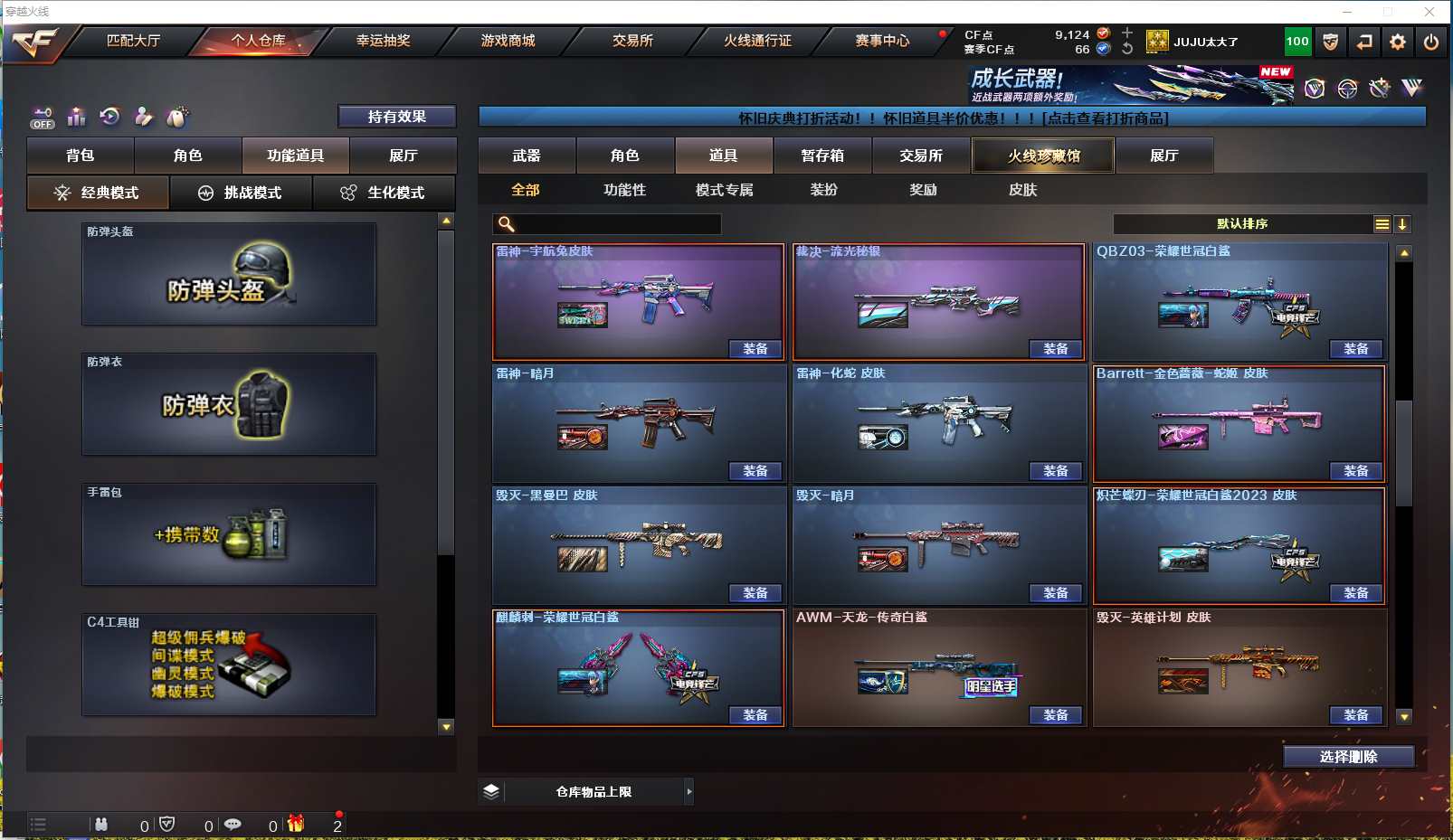This screenshot has height=840, width=1453.
Task: Click the 选择删除 button
Action: 1348,757
